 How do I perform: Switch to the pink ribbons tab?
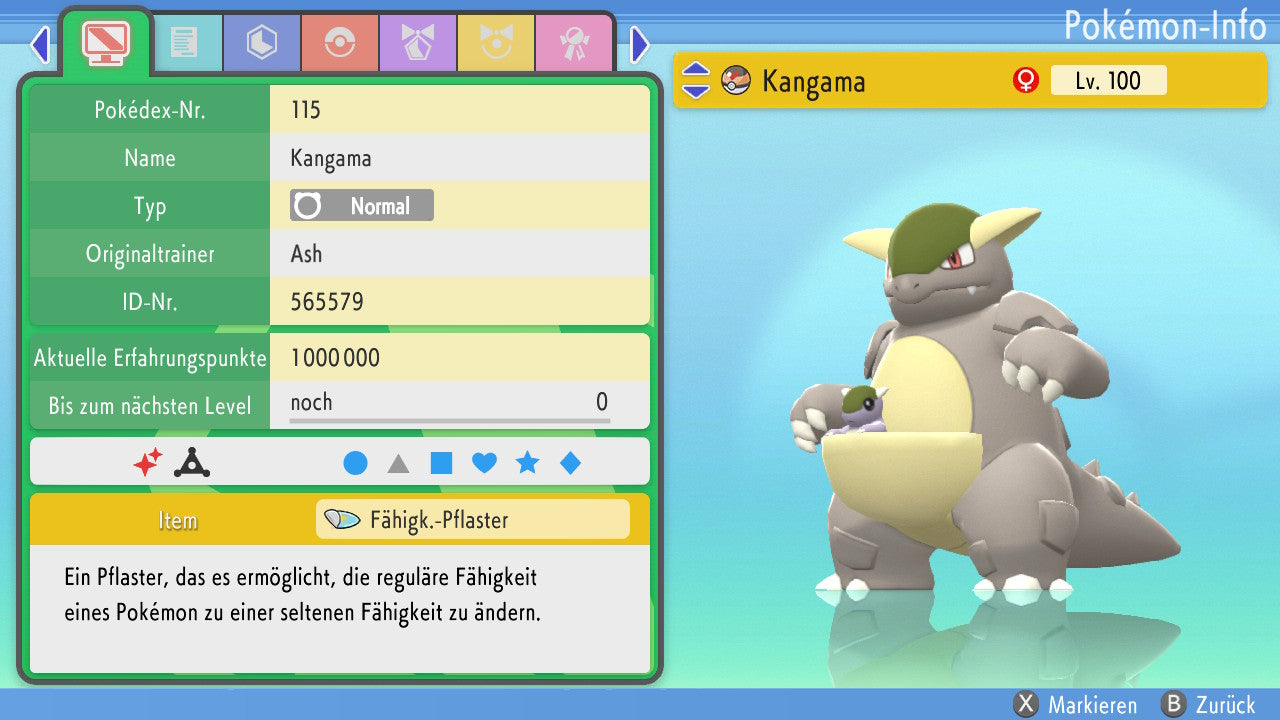pos(573,43)
